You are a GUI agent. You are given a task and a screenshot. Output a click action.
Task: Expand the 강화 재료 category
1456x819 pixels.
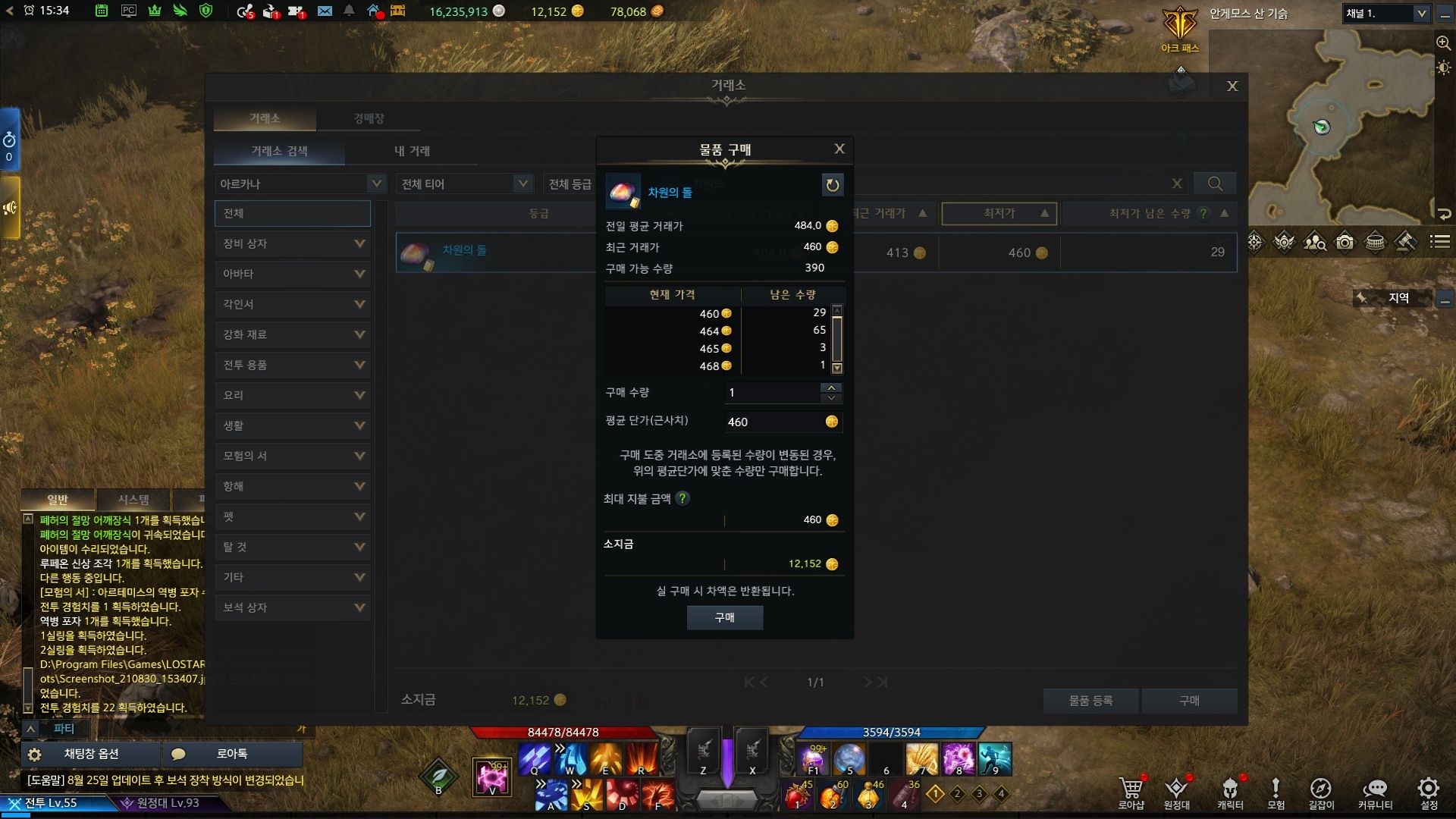click(293, 334)
